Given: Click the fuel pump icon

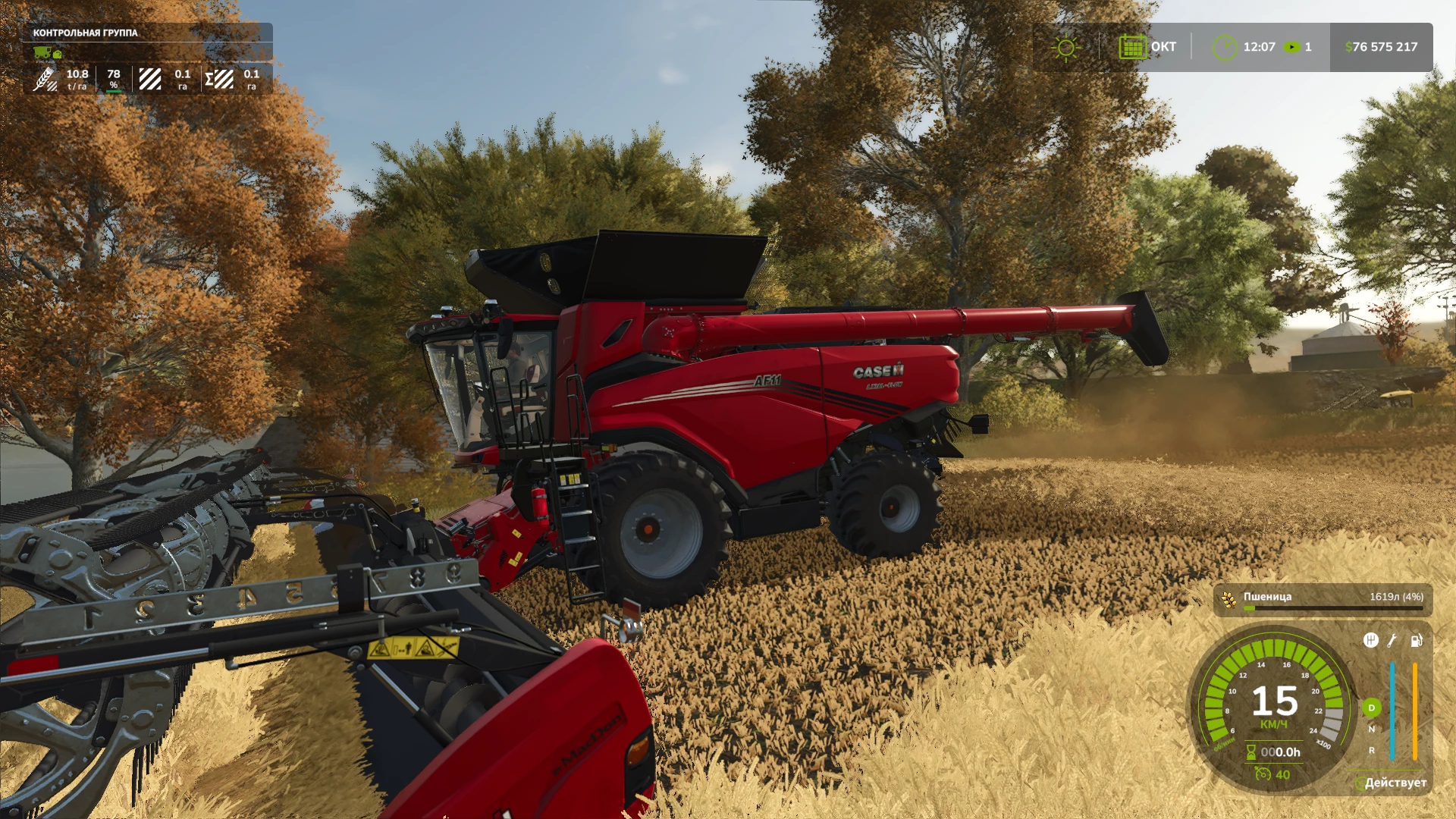Looking at the screenshot, I should click(1415, 642).
